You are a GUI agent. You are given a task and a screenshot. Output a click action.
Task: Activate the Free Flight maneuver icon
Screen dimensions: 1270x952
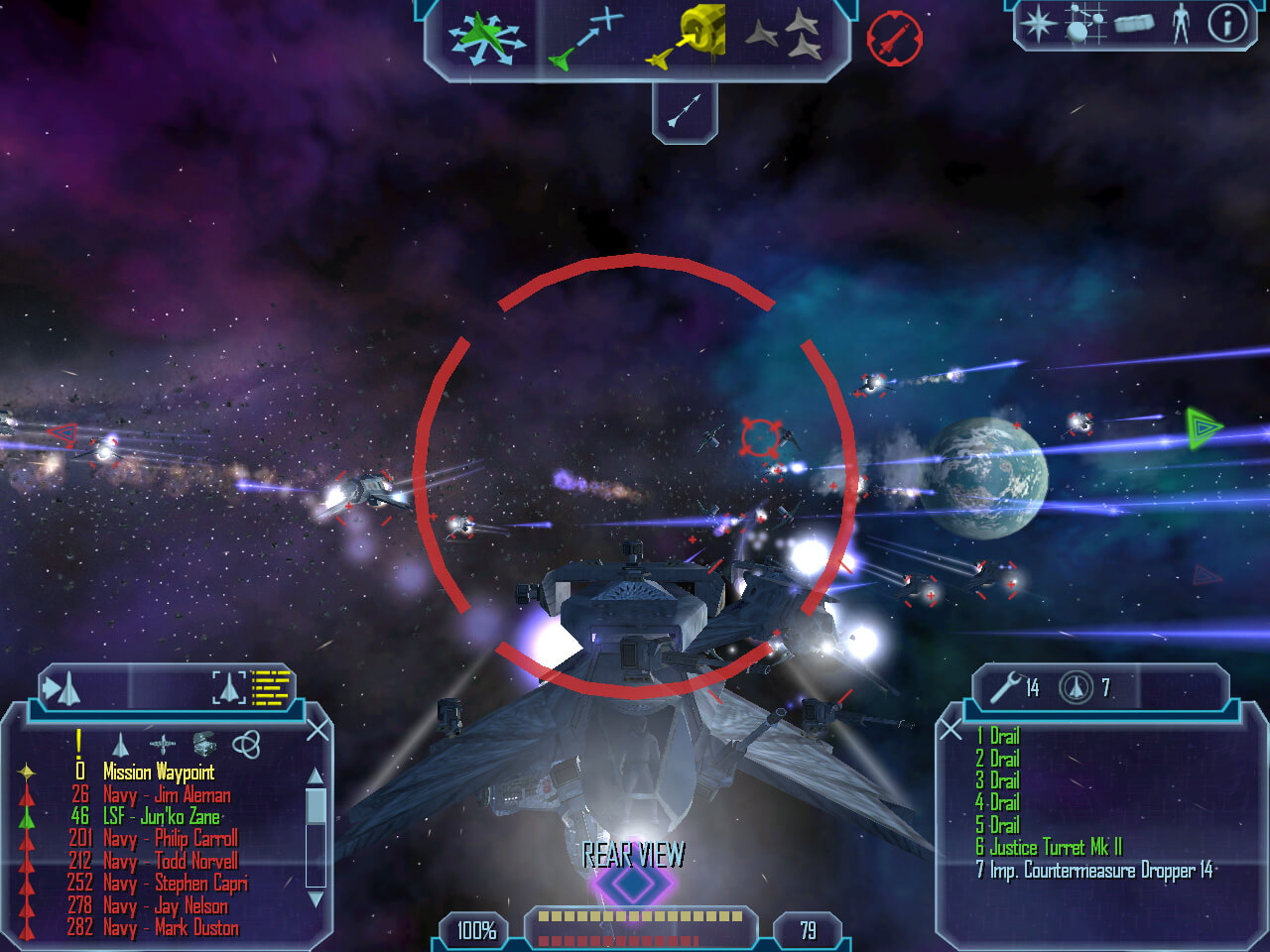[x=485, y=40]
